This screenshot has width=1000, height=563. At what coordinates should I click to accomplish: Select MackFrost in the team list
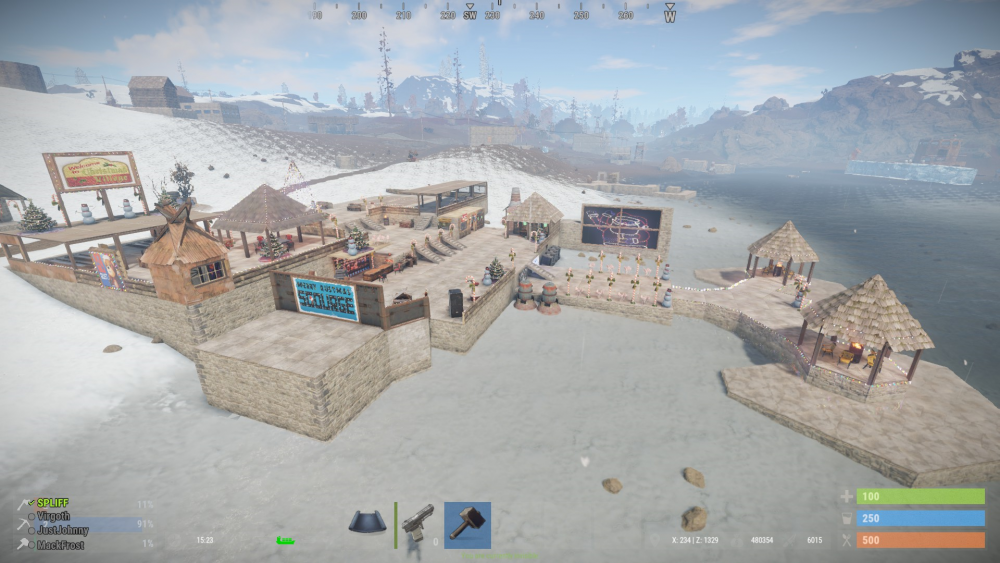[60, 545]
